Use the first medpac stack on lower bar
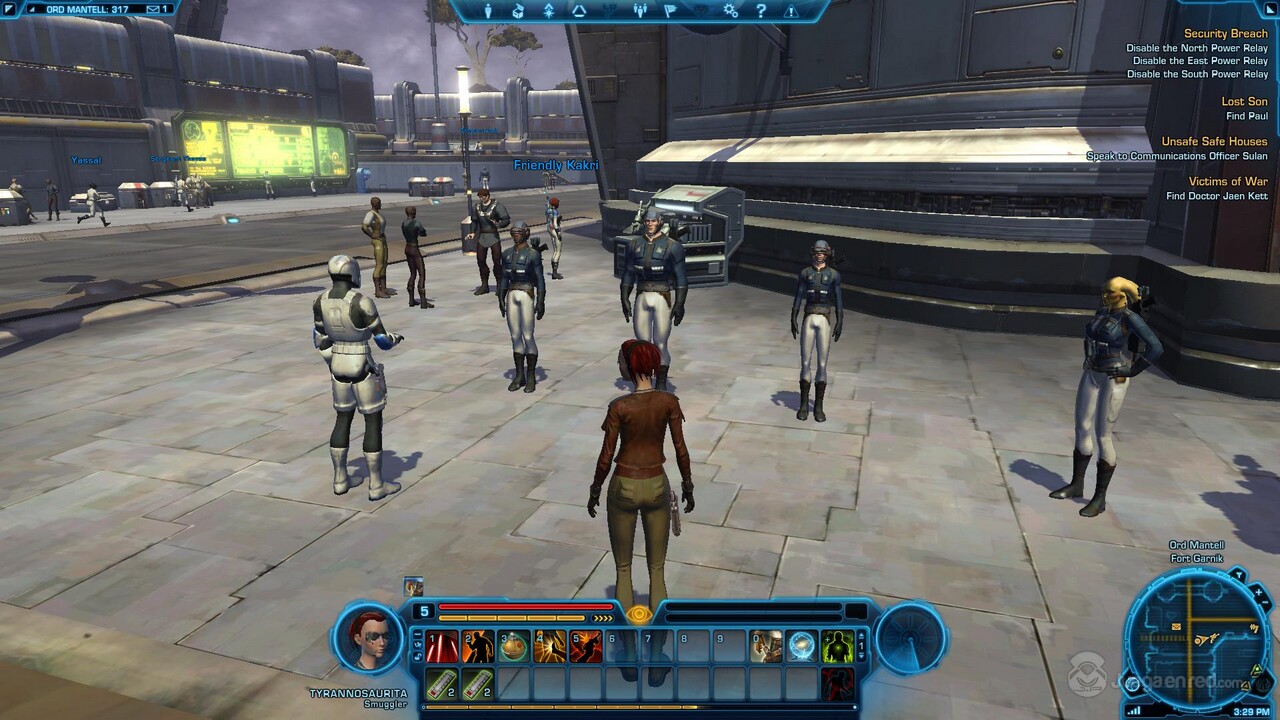1280x720 pixels. tap(442, 684)
